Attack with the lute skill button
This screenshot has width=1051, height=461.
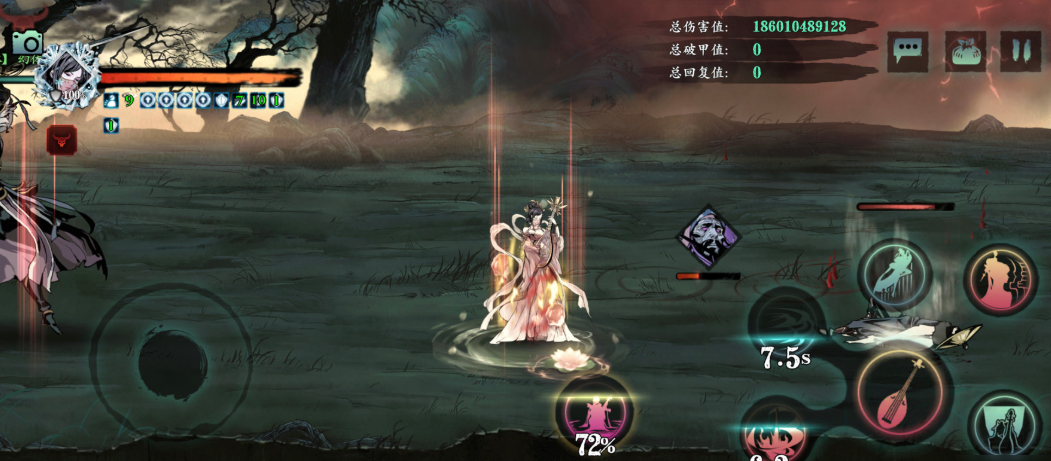[x=899, y=392]
